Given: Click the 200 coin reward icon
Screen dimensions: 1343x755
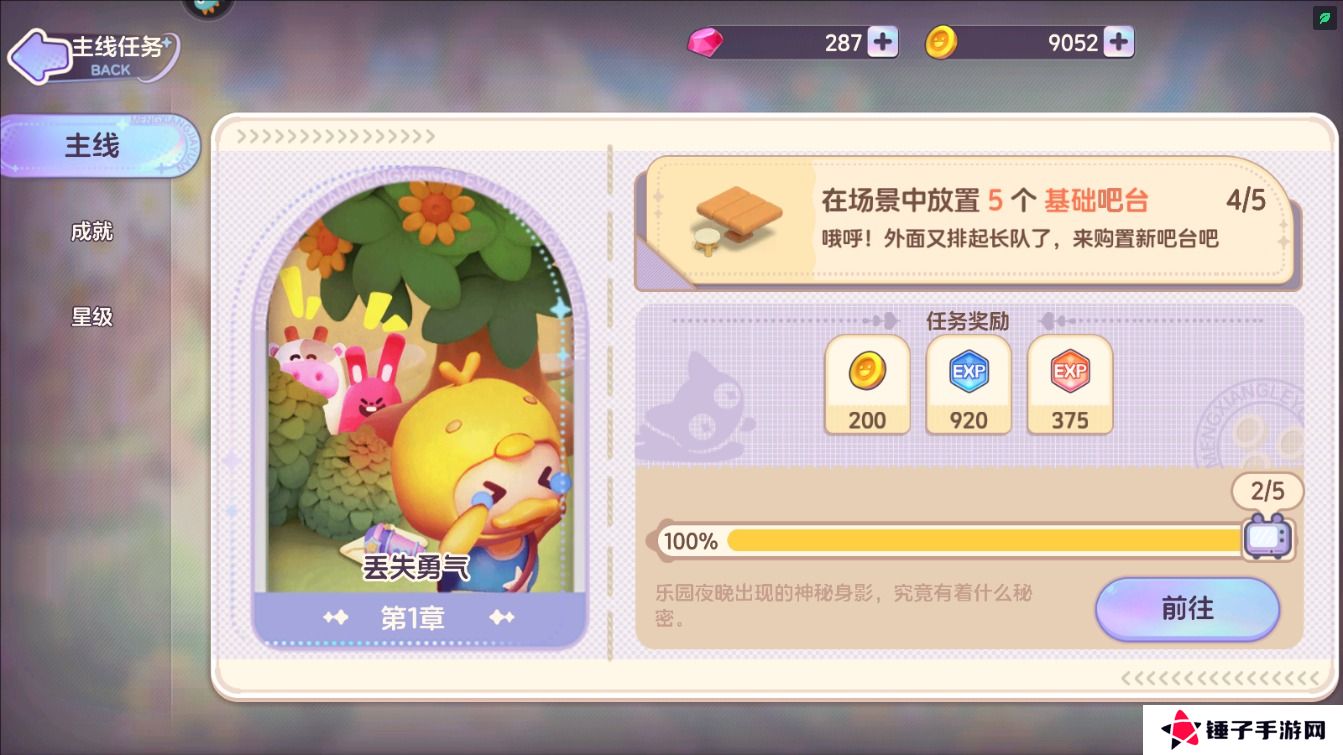Looking at the screenshot, I should tap(866, 383).
